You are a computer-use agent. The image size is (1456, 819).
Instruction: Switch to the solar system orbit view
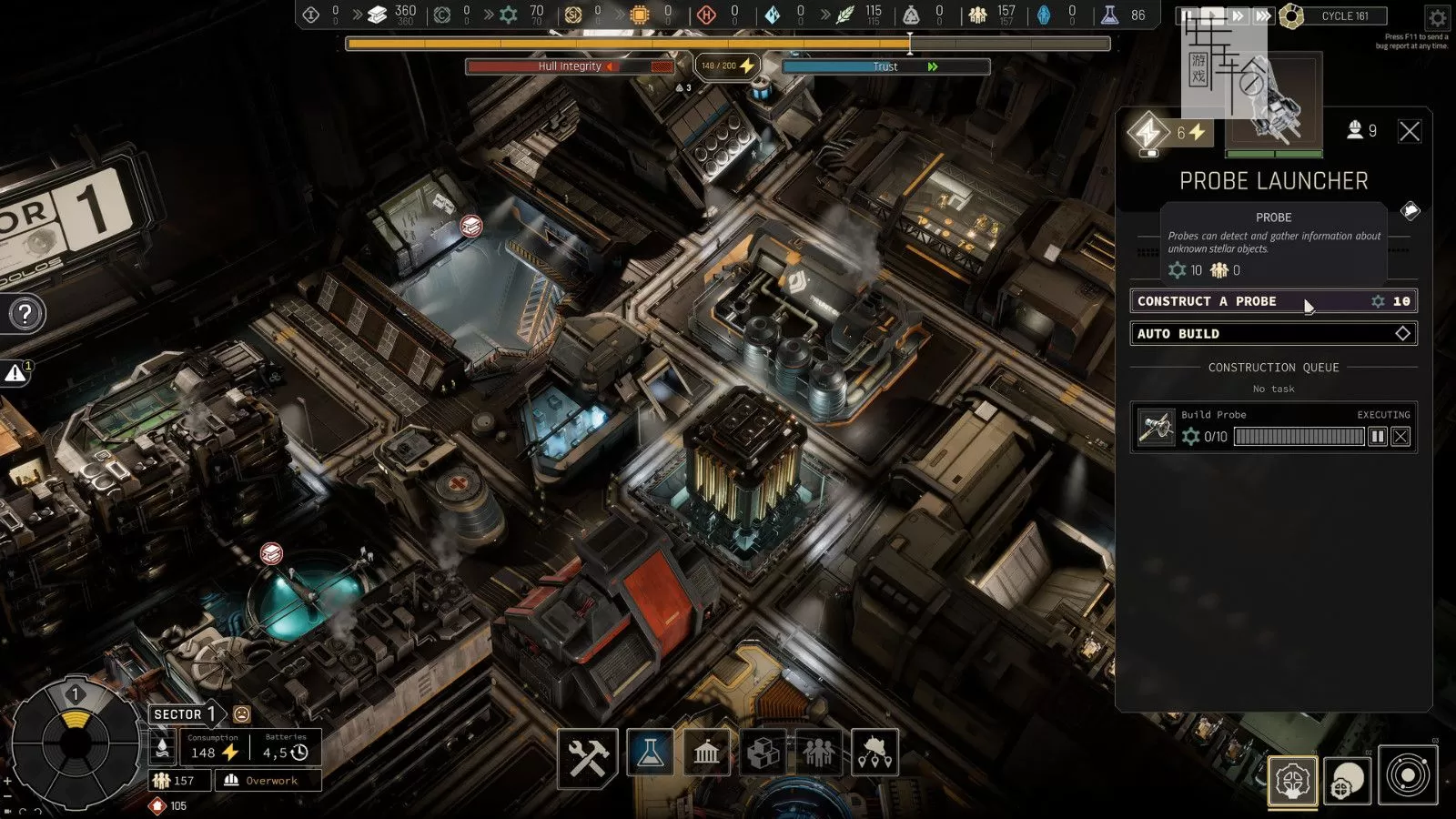[x=1408, y=776]
